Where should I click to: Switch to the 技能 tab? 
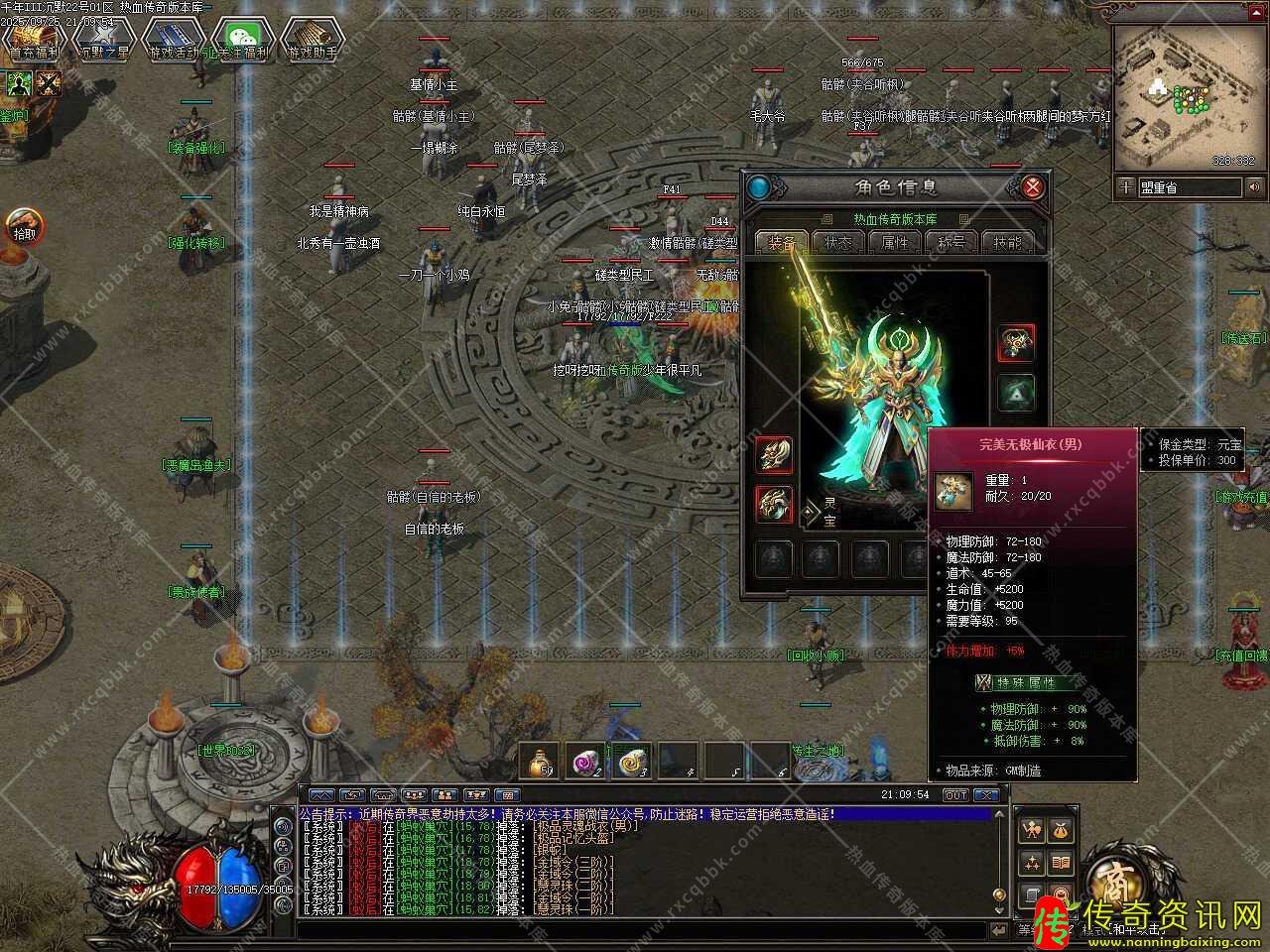tap(1007, 242)
